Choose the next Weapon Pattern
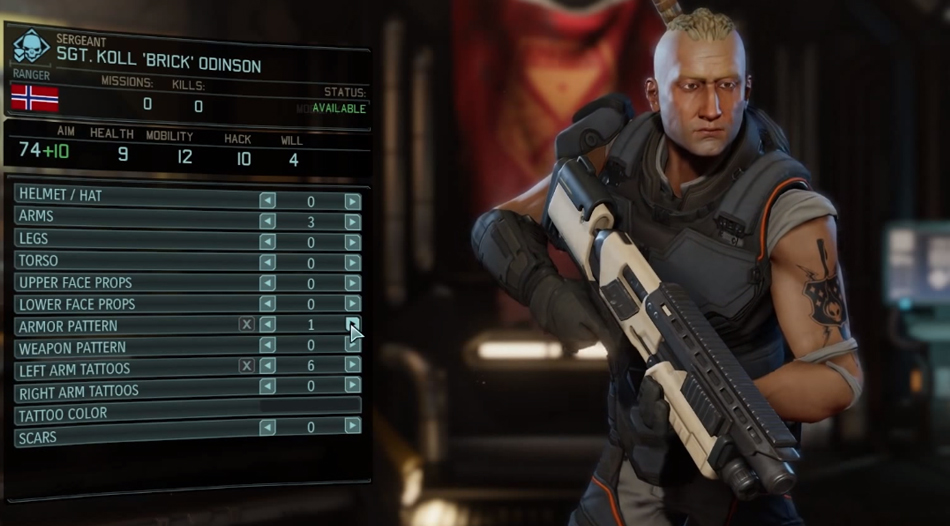Screen dimensions: 950x526 point(353,345)
